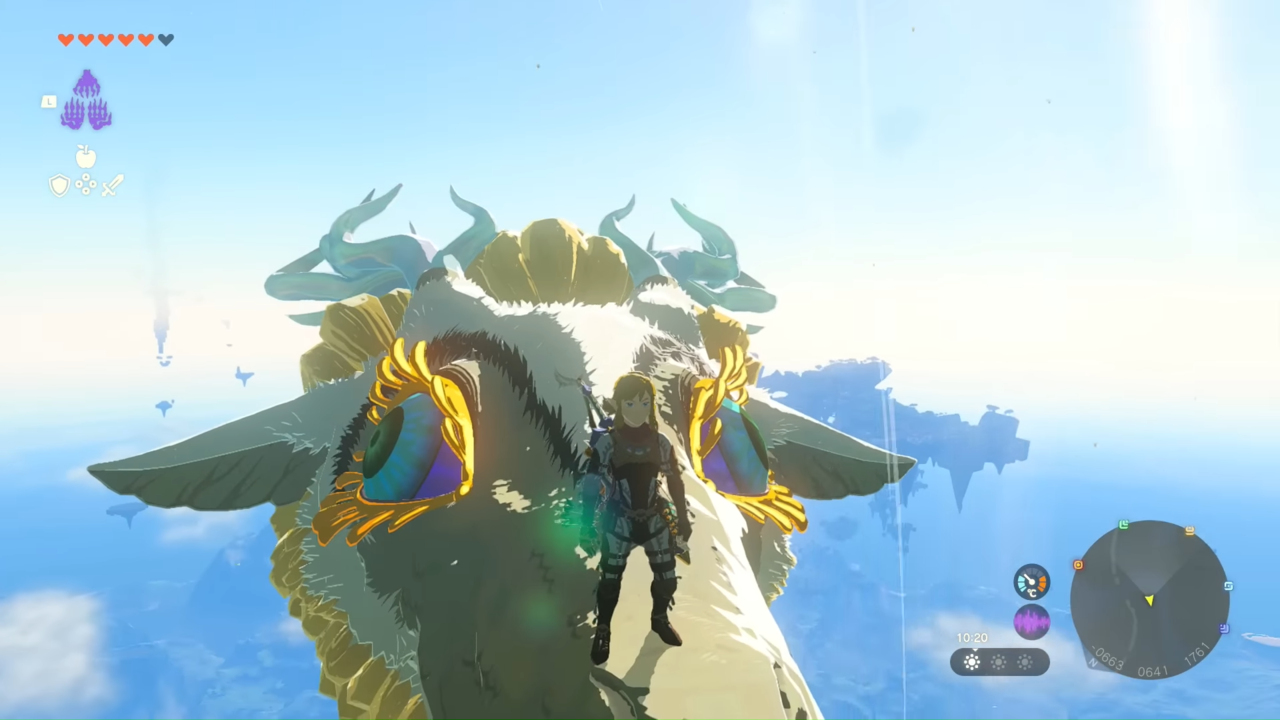The image size is (1280, 720).
Task: Click the temperature gauge icon
Action: click(1031, 583)
